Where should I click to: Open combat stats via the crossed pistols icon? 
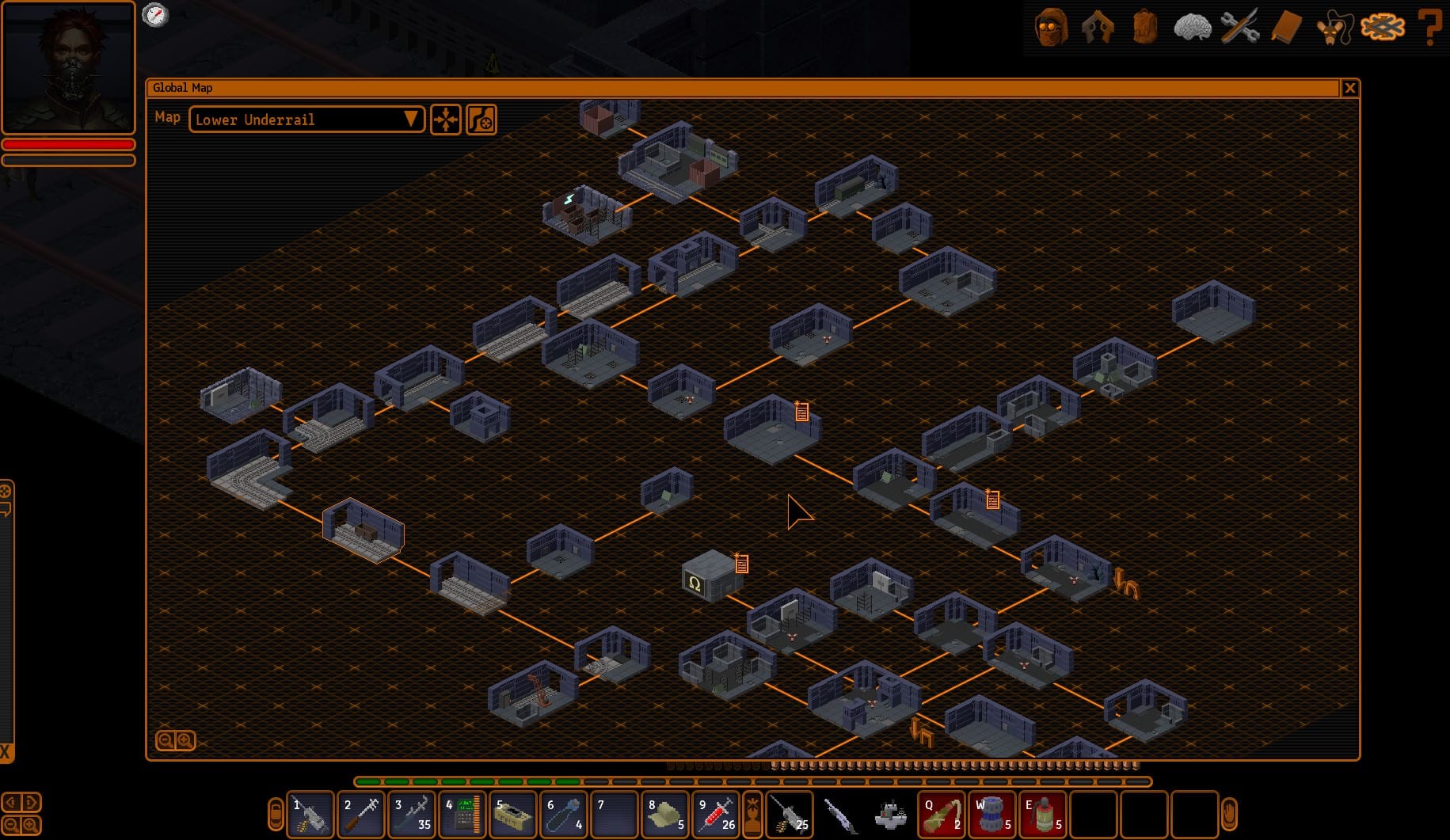[x=1098, y=28]
